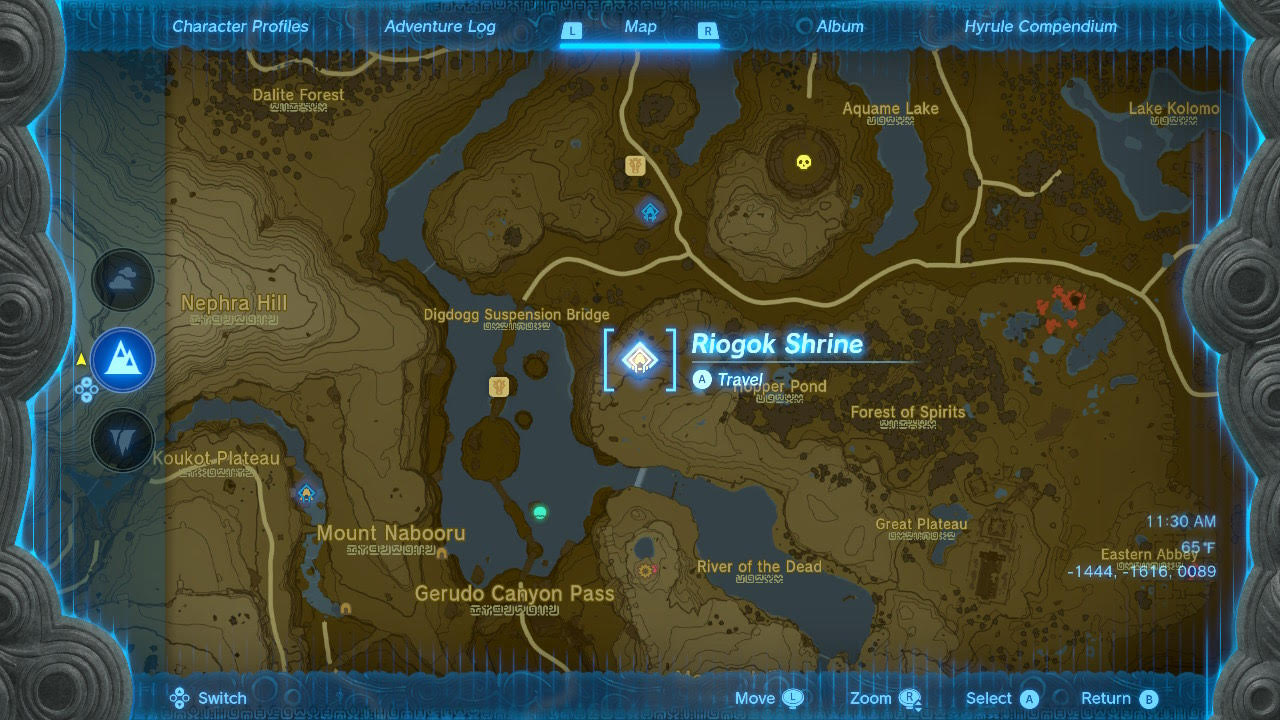Open the Album tab
Viewport: 1280px width, 720px height.
tap(839, 26)
